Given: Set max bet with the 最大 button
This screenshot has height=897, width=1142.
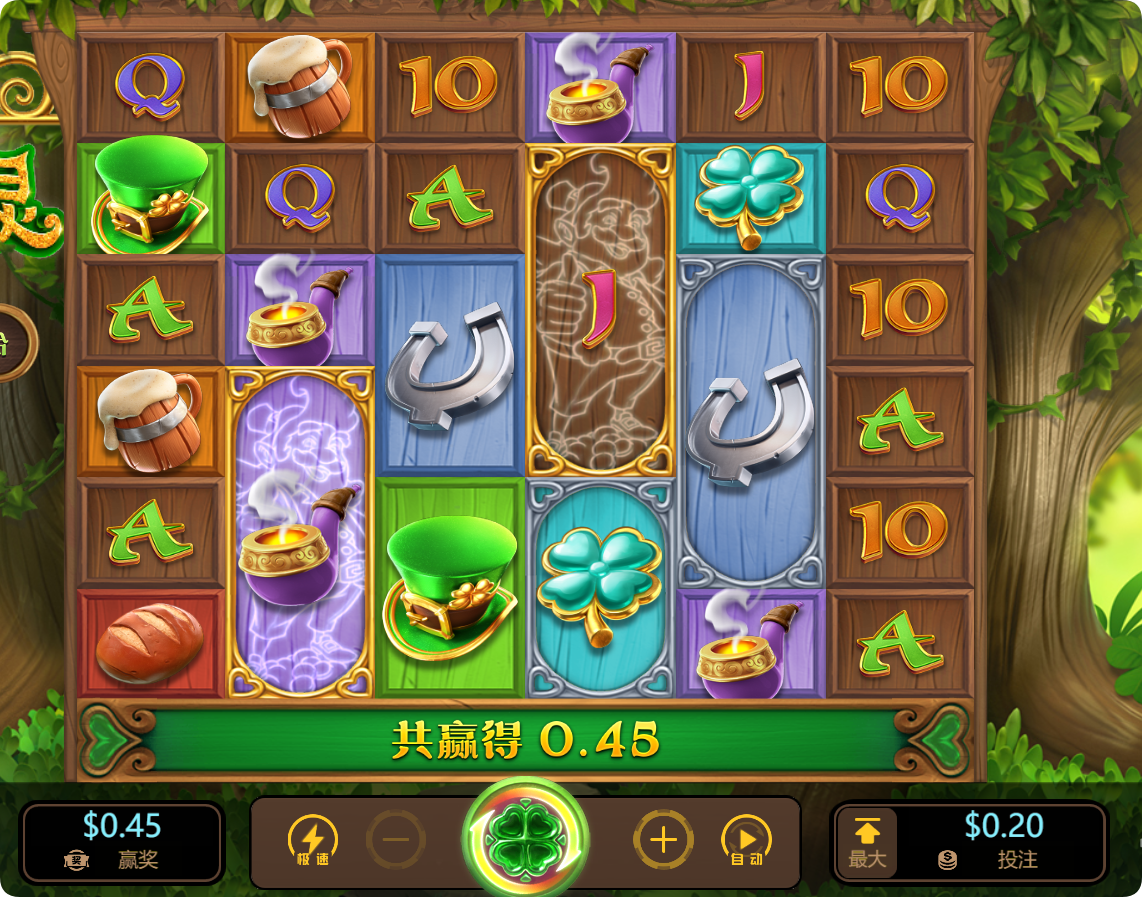Looking at the screenshot, I should (867, 842).
